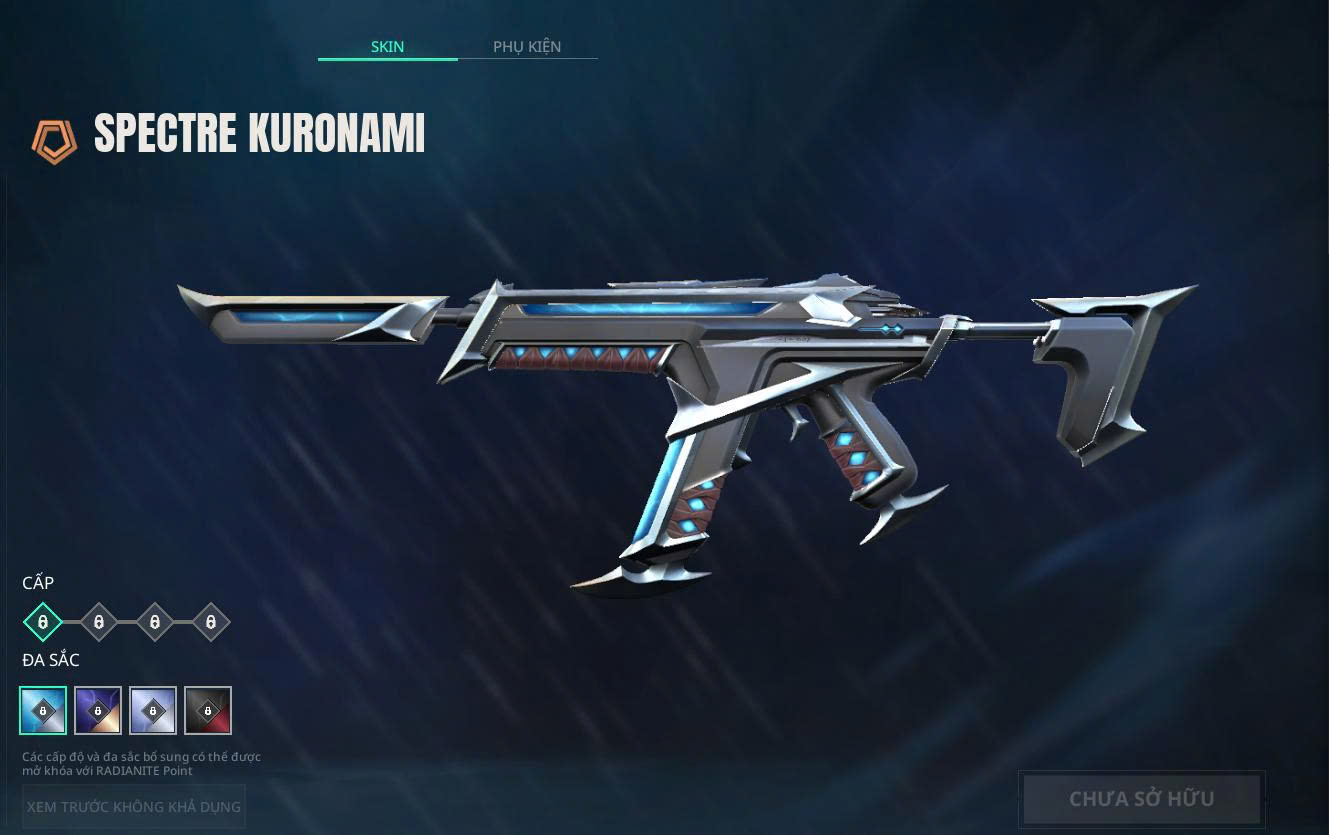Click the CHƯA SỞ HỮU button
Image resolution: width=1329 pixels, height=835 pixels.
pyautogui.click(x=1141, y=798)
